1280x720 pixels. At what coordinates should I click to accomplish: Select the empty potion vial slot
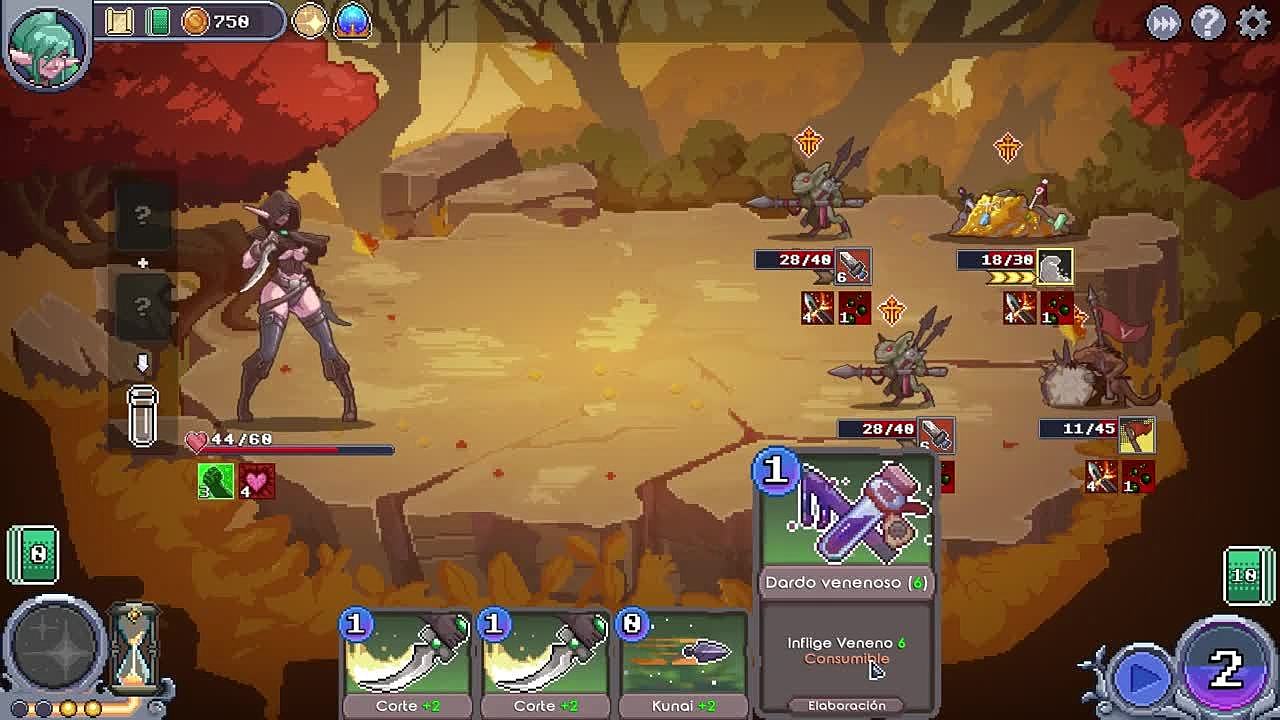pyautogui.click(x=143, y=415)
